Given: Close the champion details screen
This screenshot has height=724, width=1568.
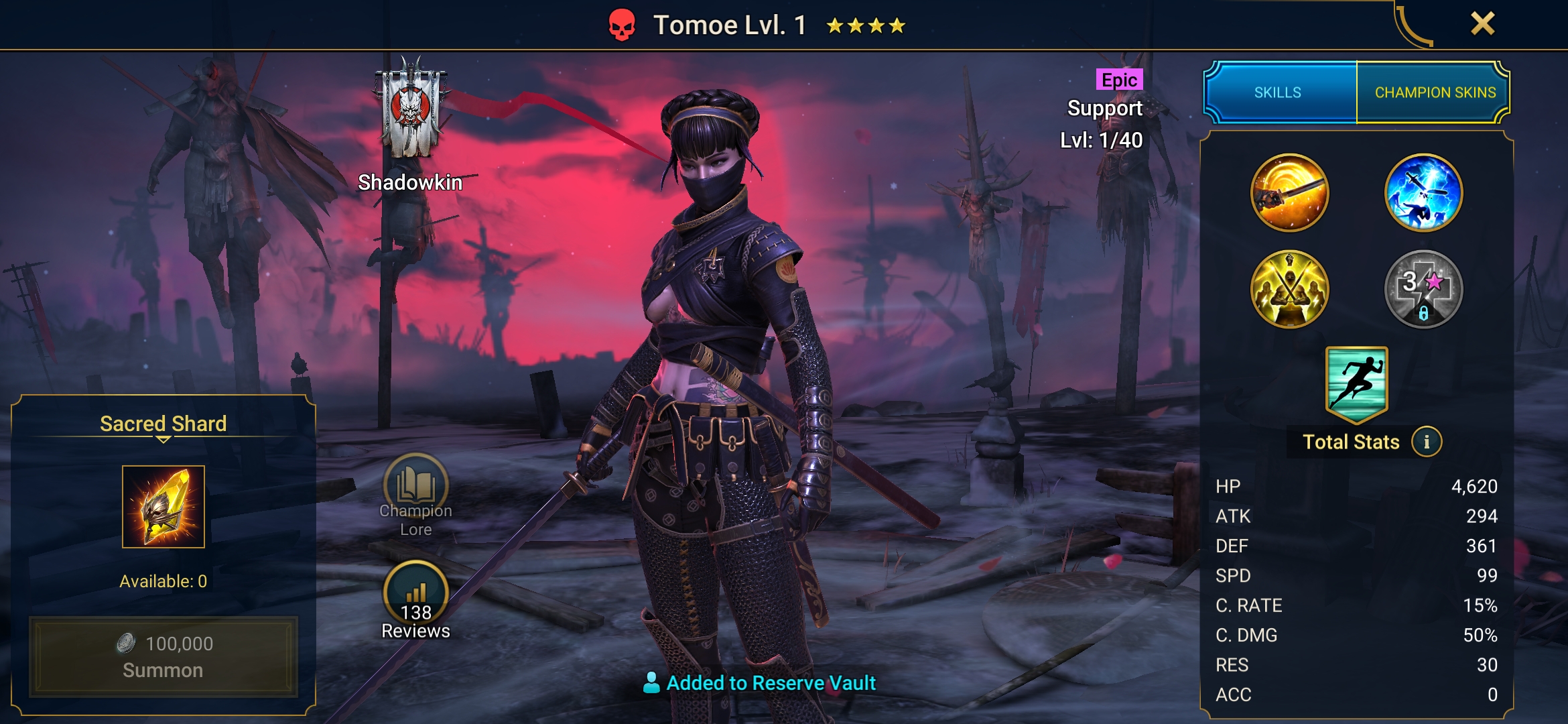Looking at the screenshot, I should click(x=1482, y=24).
